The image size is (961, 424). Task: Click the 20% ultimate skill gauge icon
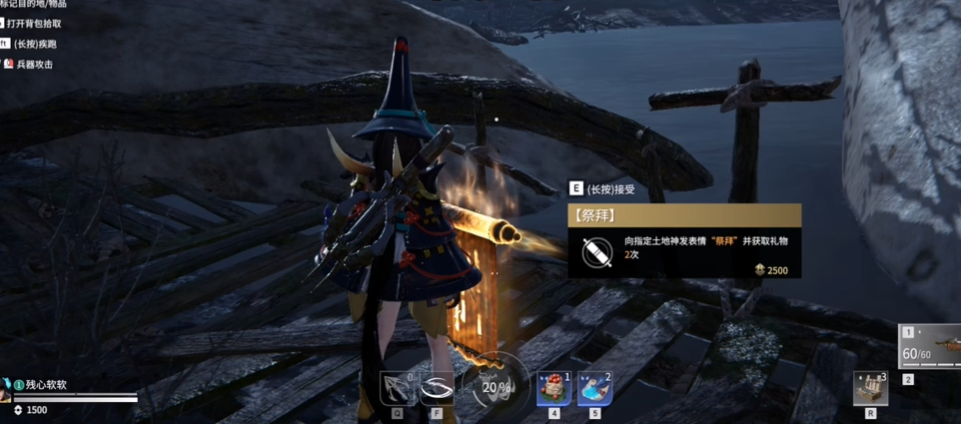pos(494,385)
